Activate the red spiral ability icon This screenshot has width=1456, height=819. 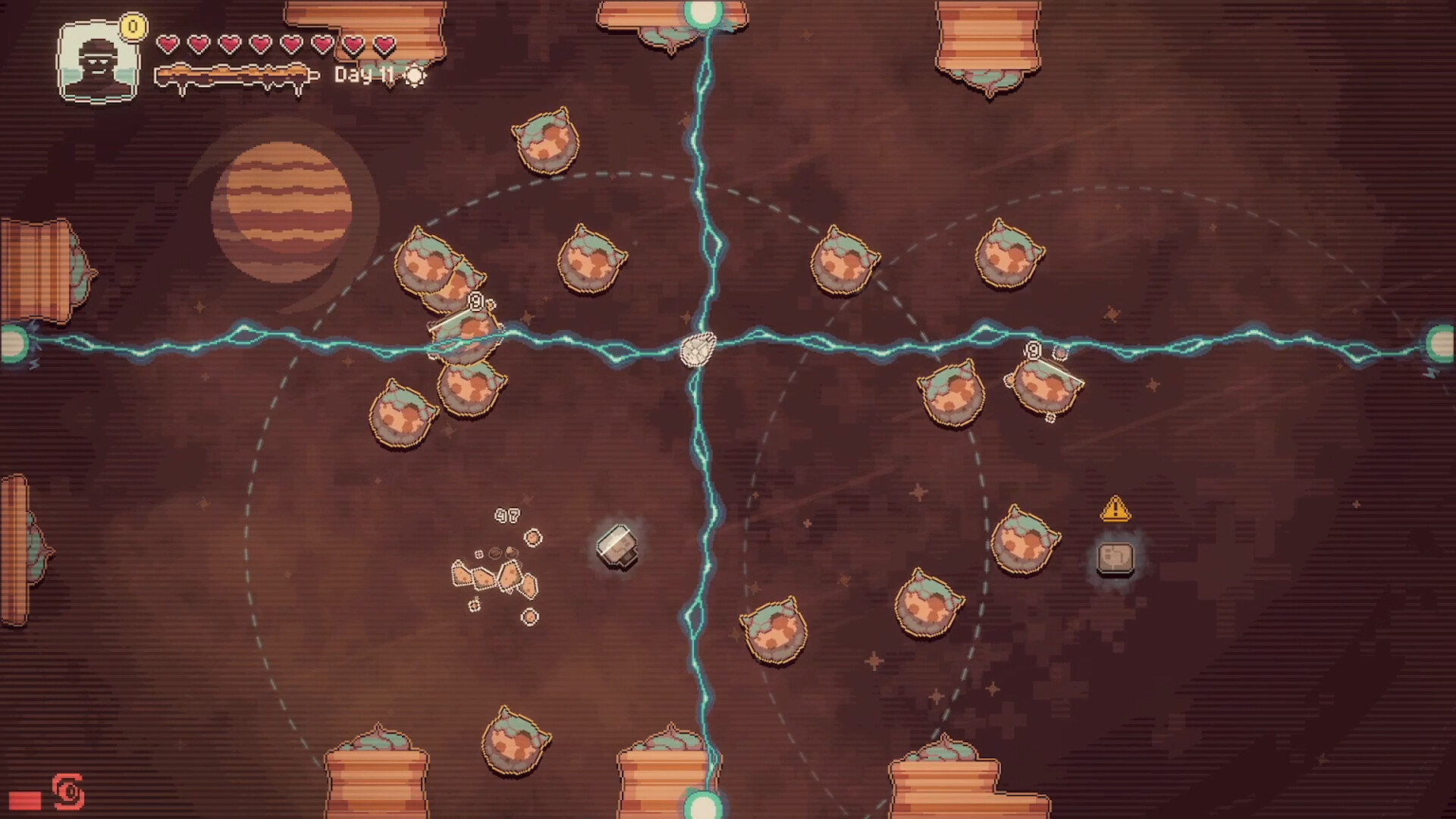pyautogui.click(x=68, y=792)
